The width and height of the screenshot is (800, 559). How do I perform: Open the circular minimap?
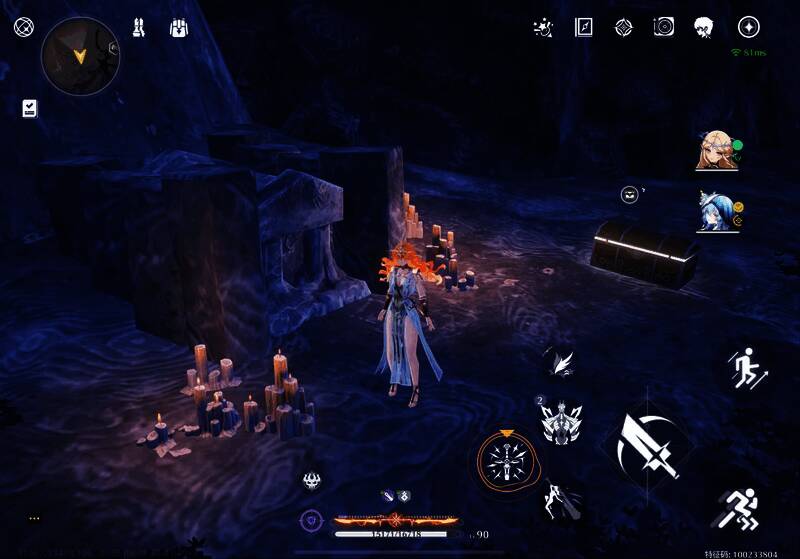coord(80,55)
